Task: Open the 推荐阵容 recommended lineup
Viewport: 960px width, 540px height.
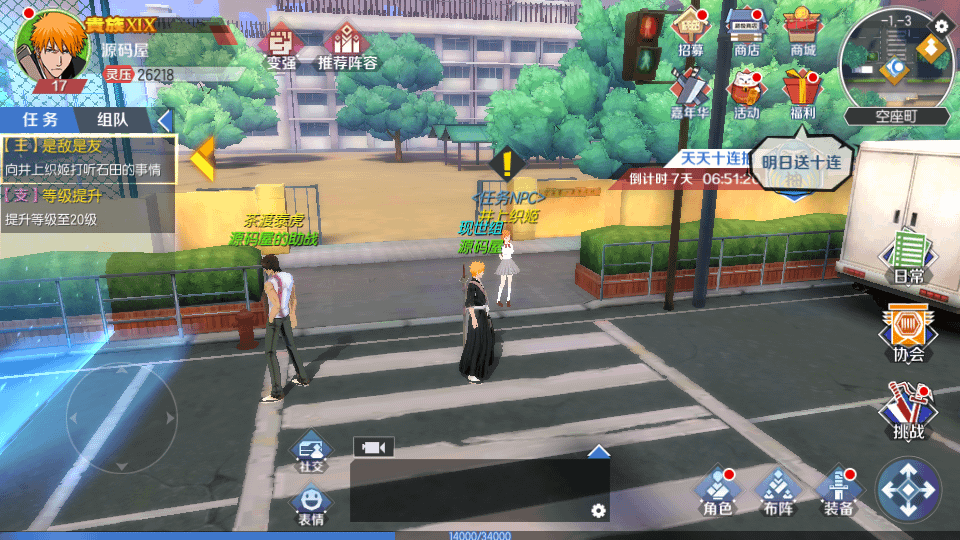Action: 347,45
